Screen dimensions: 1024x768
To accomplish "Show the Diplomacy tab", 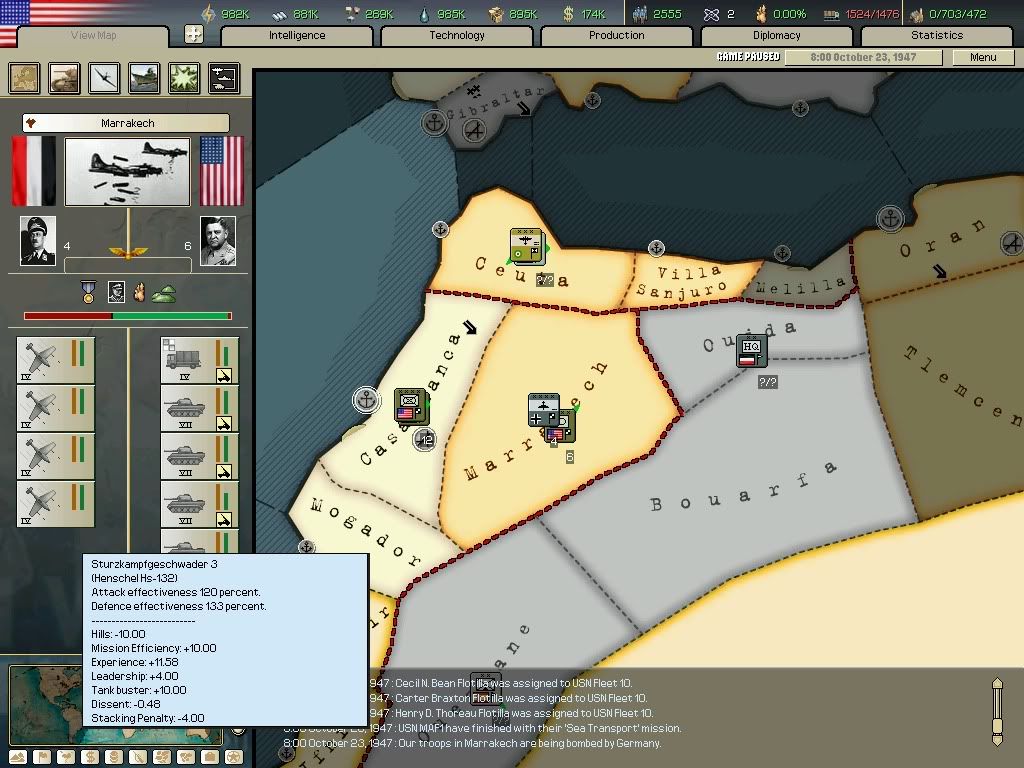I will click(776, 35).
